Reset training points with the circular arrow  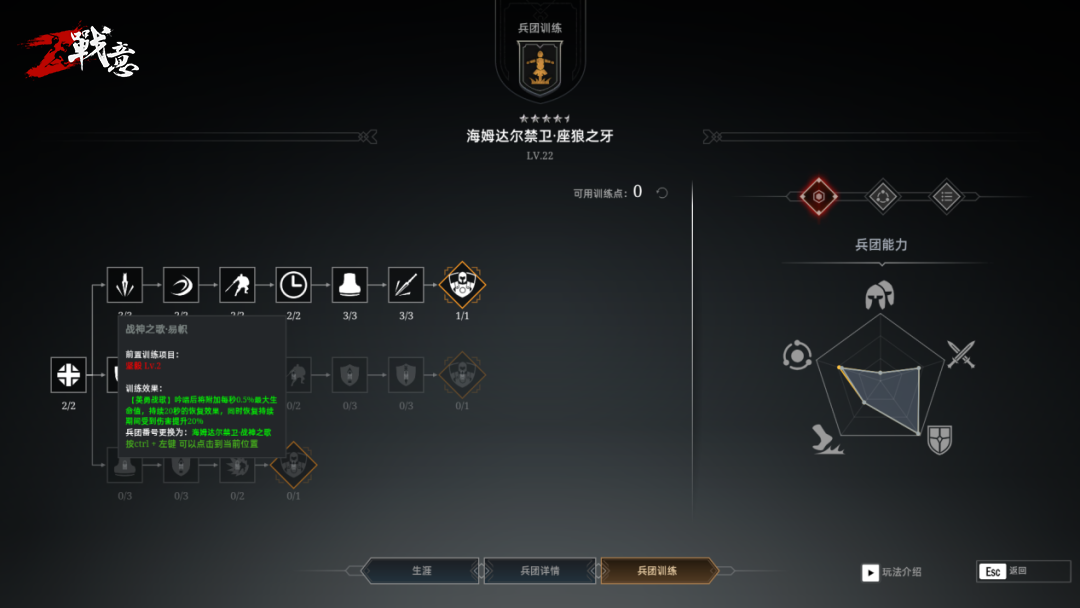[662, 192]
